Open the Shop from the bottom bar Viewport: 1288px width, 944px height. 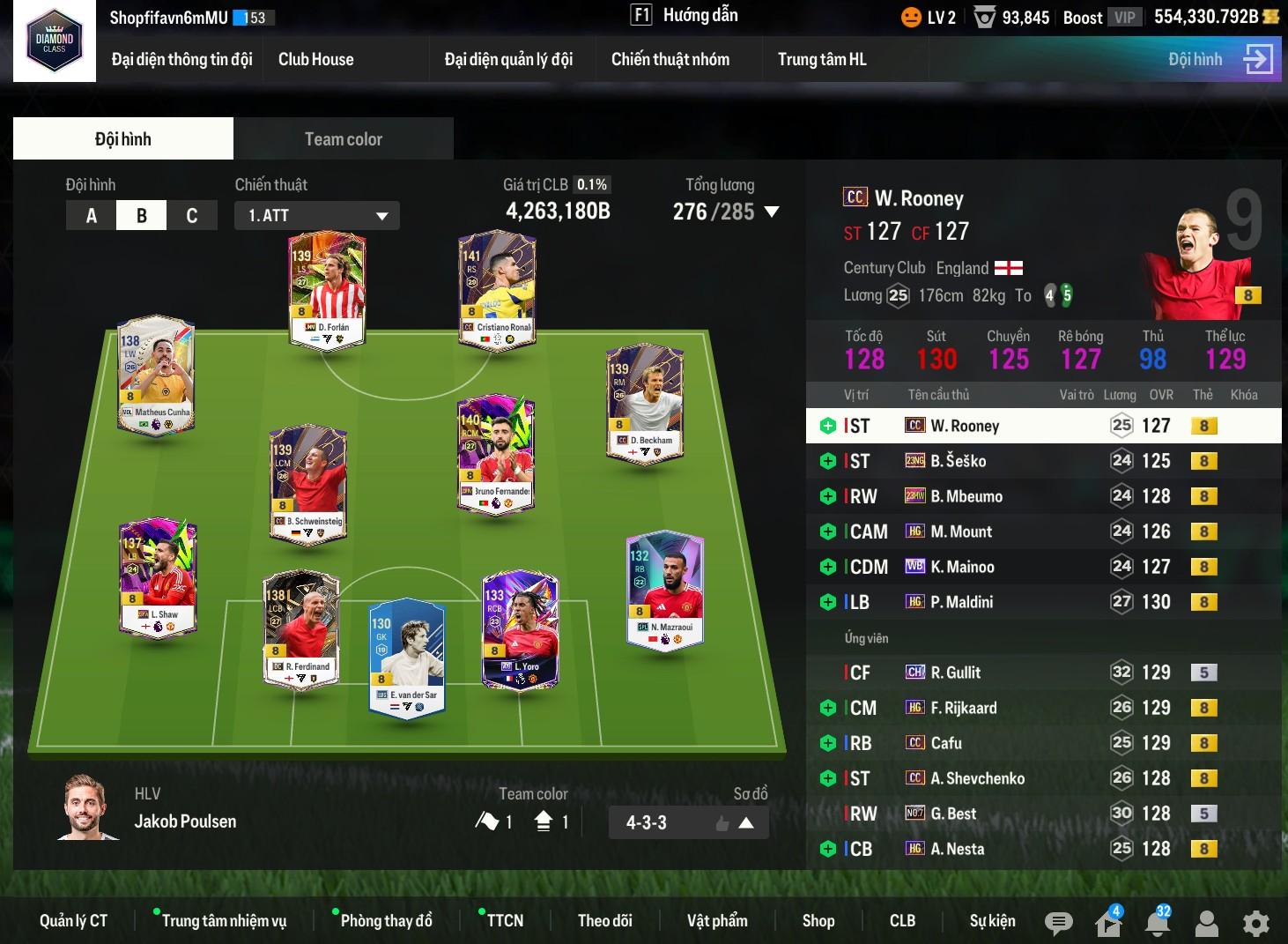pyautogui.click(x=818, y=921)
